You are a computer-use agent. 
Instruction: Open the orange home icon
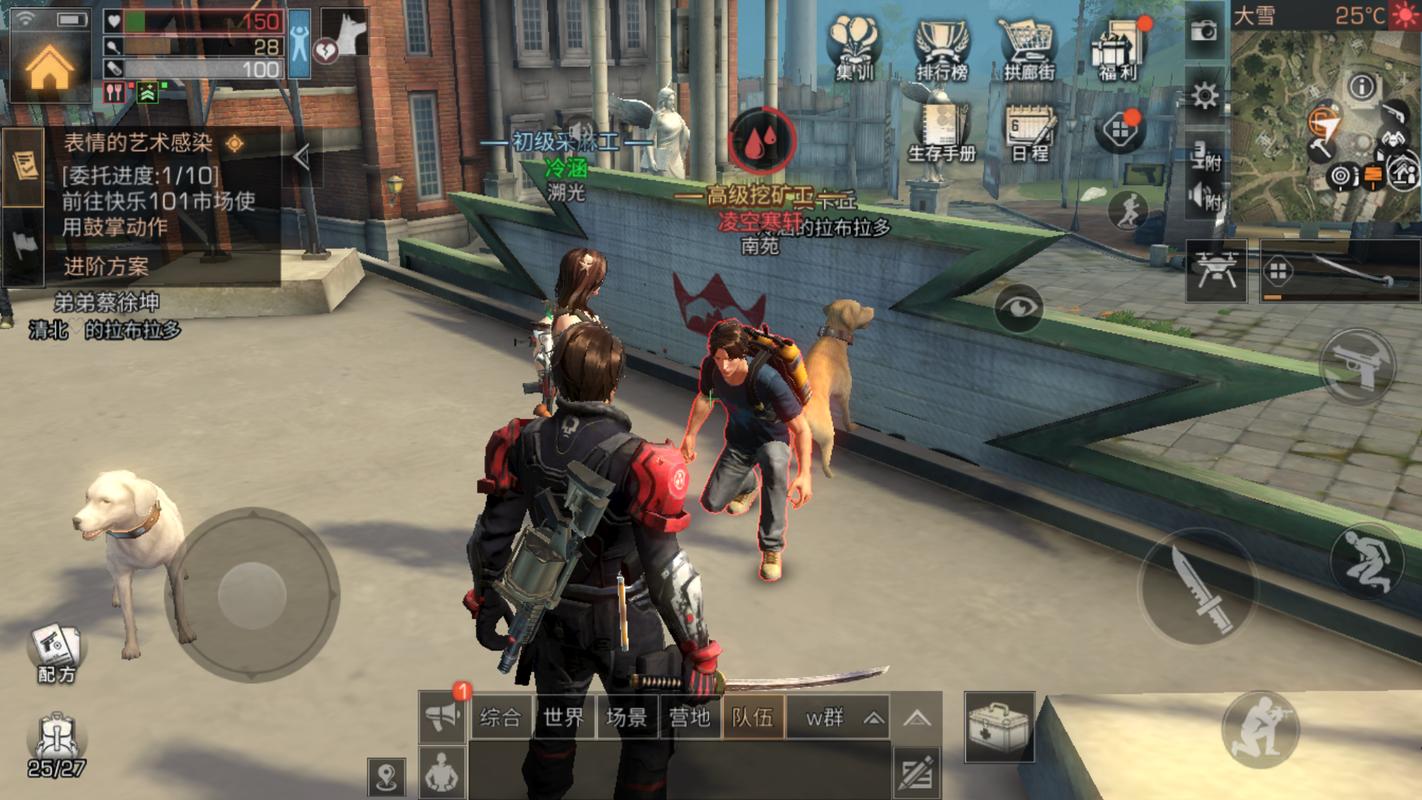tap(49, 68)
